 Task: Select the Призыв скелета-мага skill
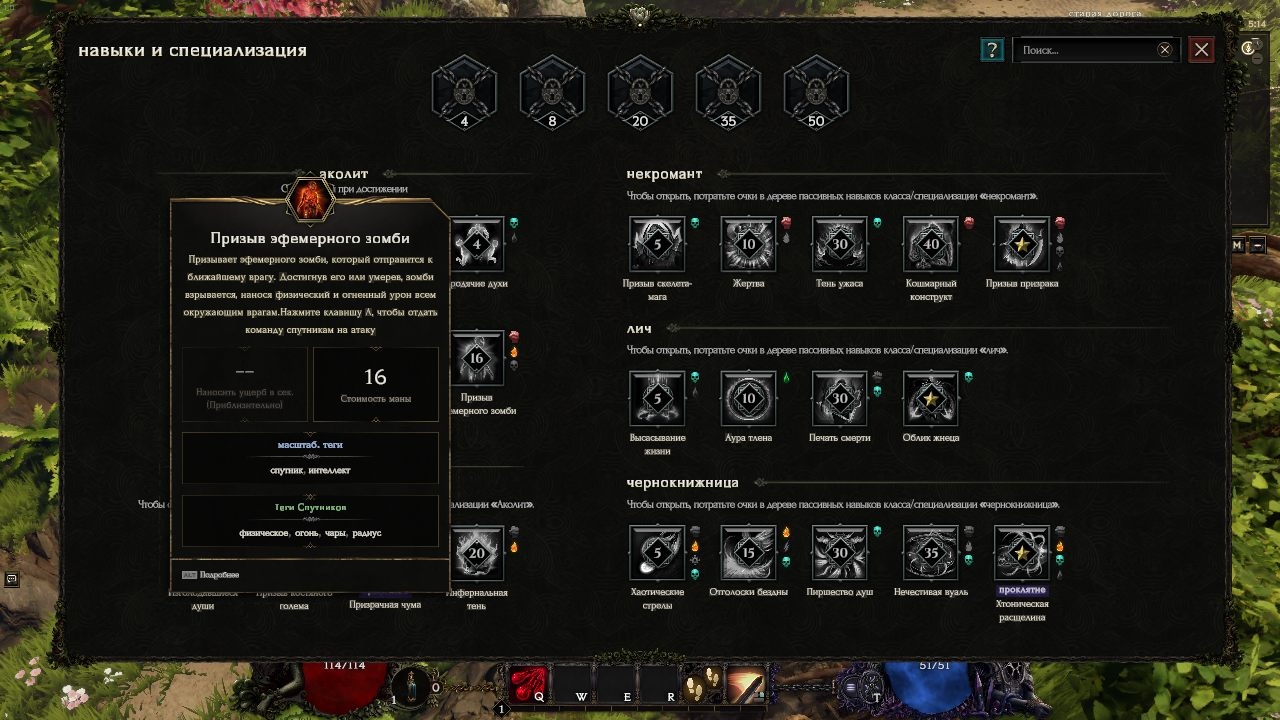click(657, 244)
